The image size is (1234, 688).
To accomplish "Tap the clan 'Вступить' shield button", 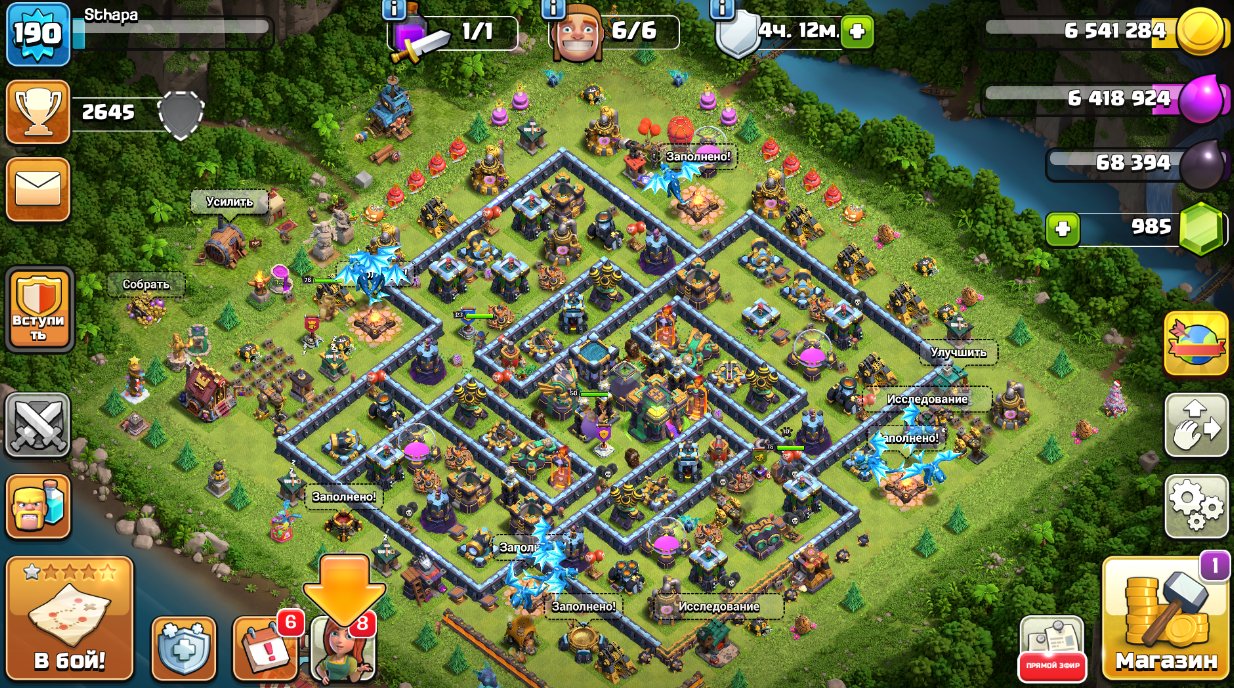I will 39,309.
